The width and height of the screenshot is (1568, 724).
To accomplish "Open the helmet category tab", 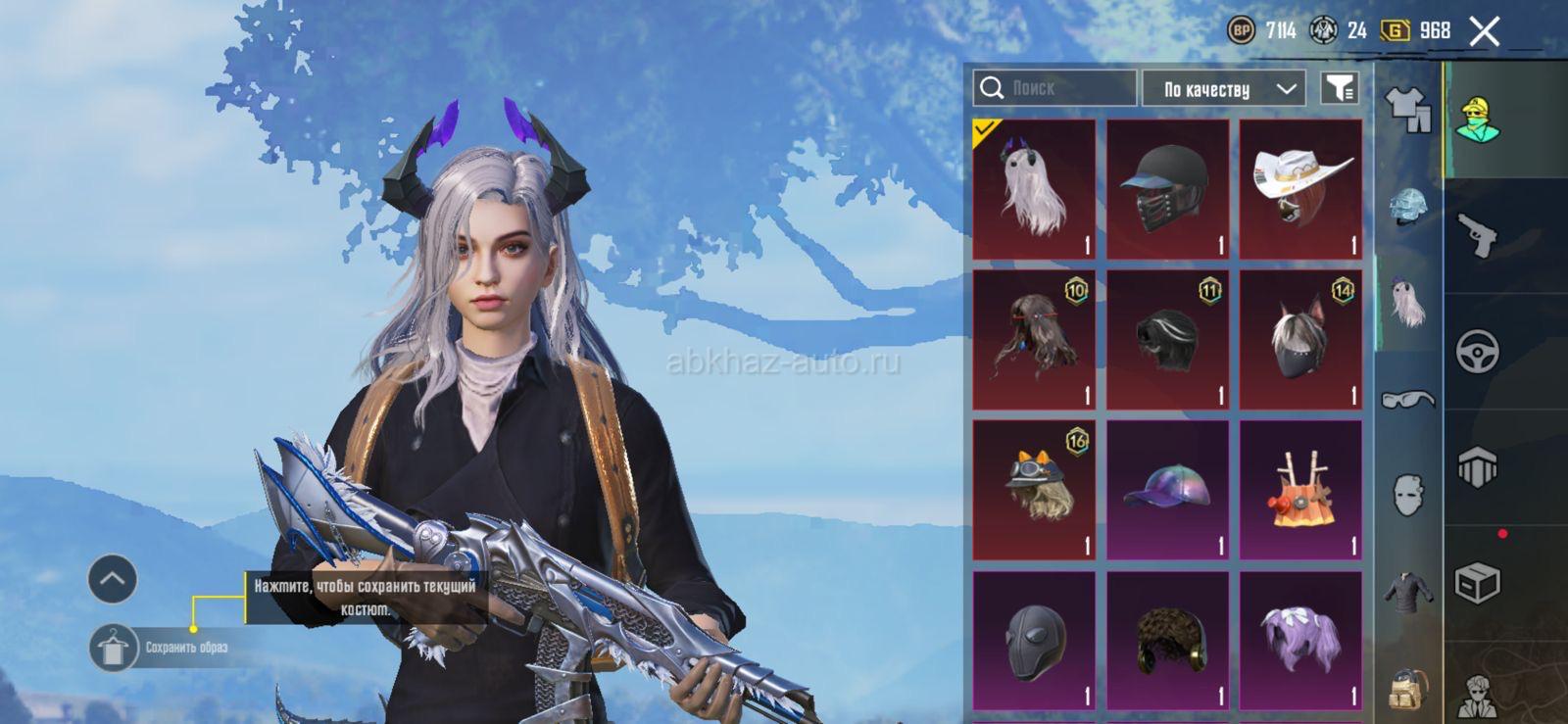I will 1408,206.
